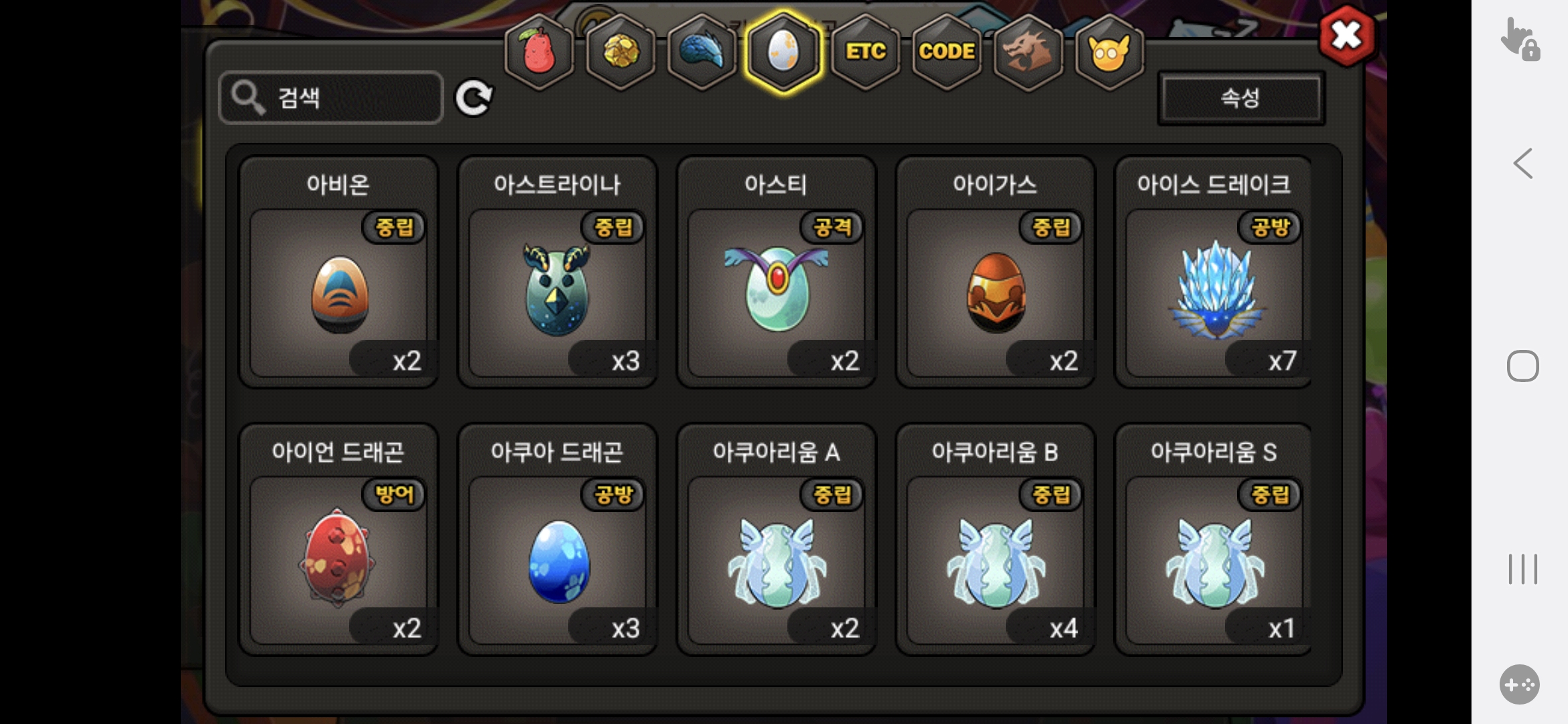Choose the 아이언 드래곤 red egg

pyautogui.click(x=338, y=560)
